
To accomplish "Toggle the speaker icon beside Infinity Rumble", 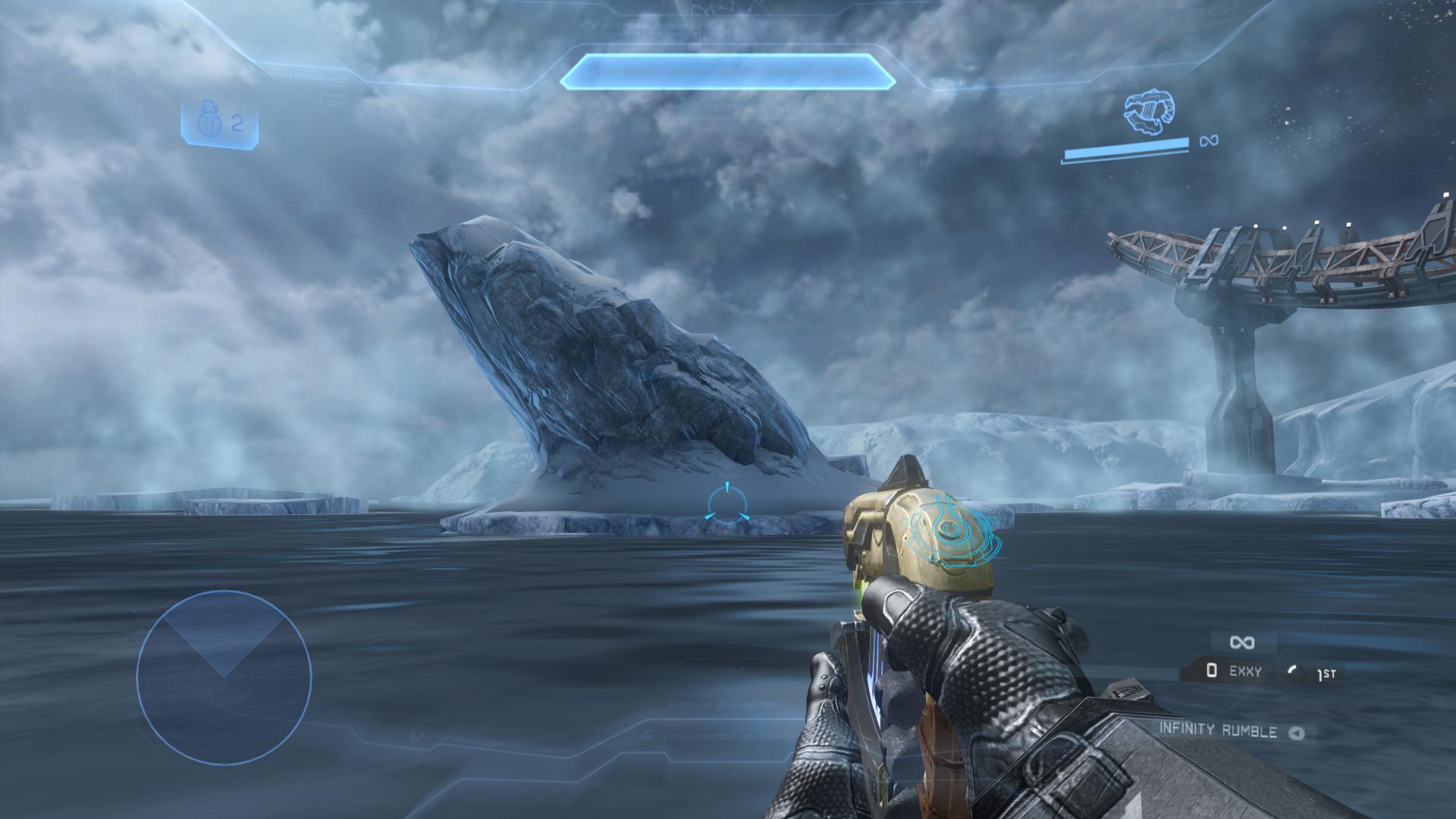I will pos(1297,733).
